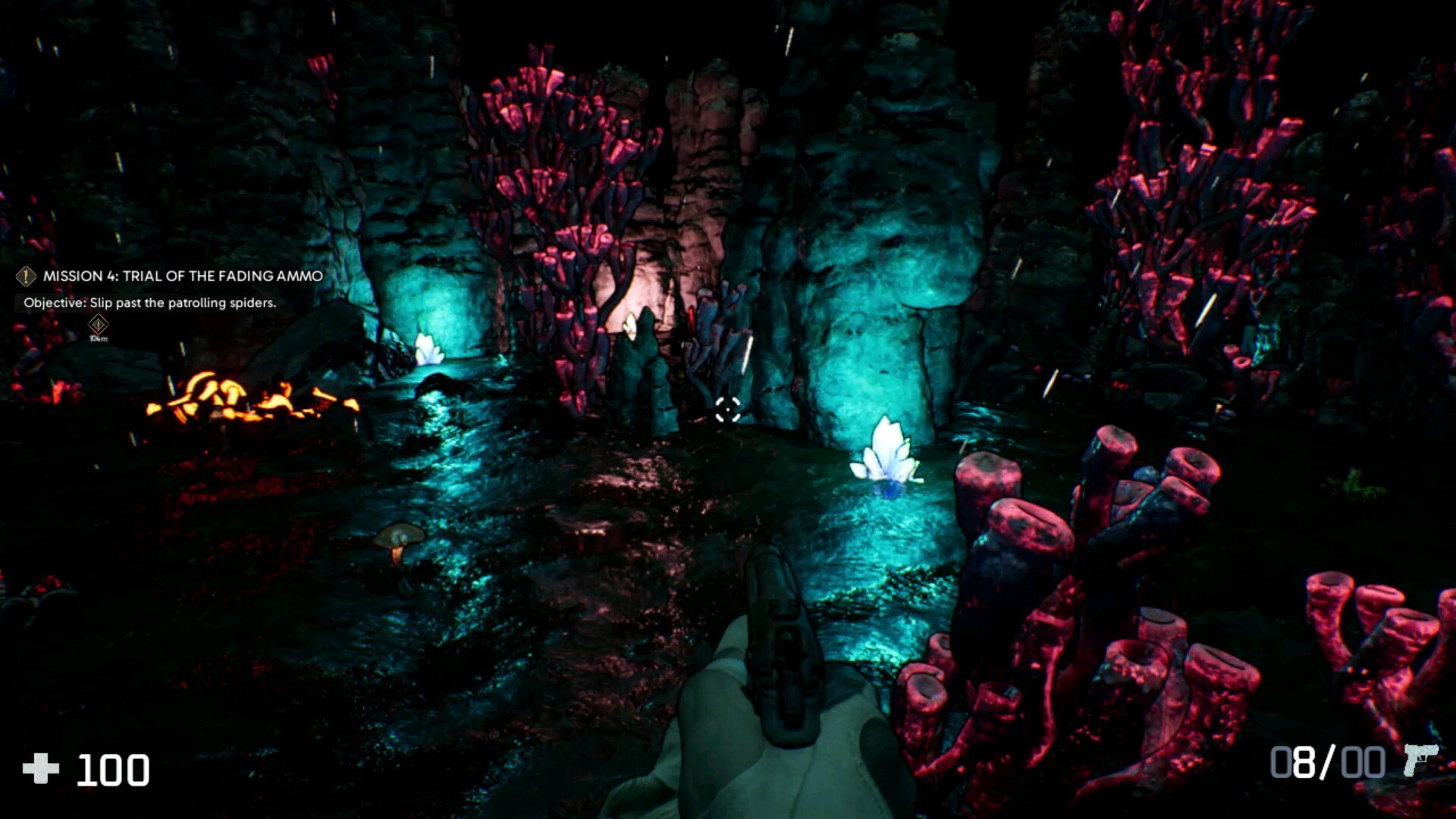Click the 100 health value
Viewport: 1456px width, 819px height.
(x=112, y=768)
